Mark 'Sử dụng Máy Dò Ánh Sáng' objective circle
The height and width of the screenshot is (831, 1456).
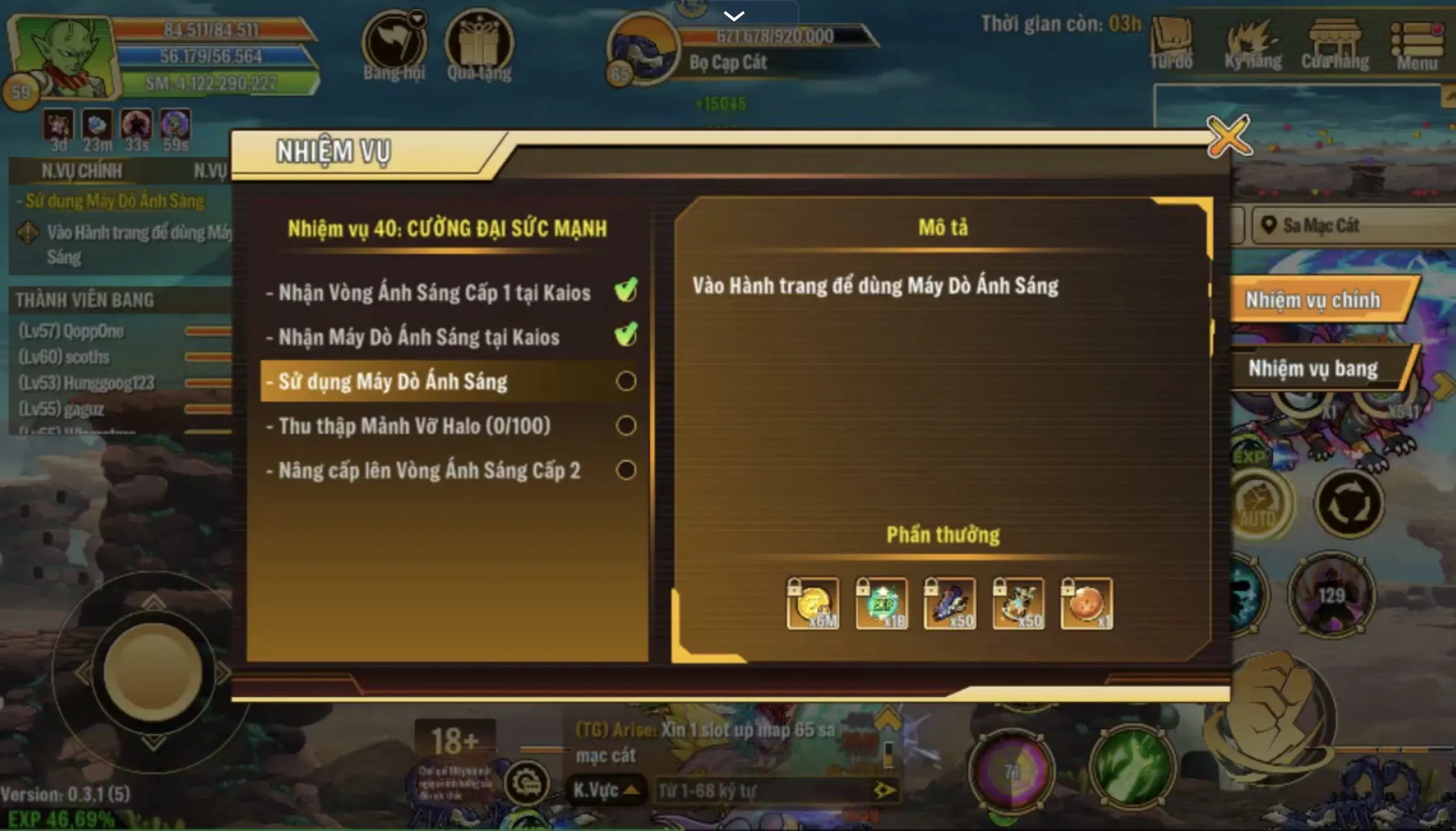click(624, 382)
